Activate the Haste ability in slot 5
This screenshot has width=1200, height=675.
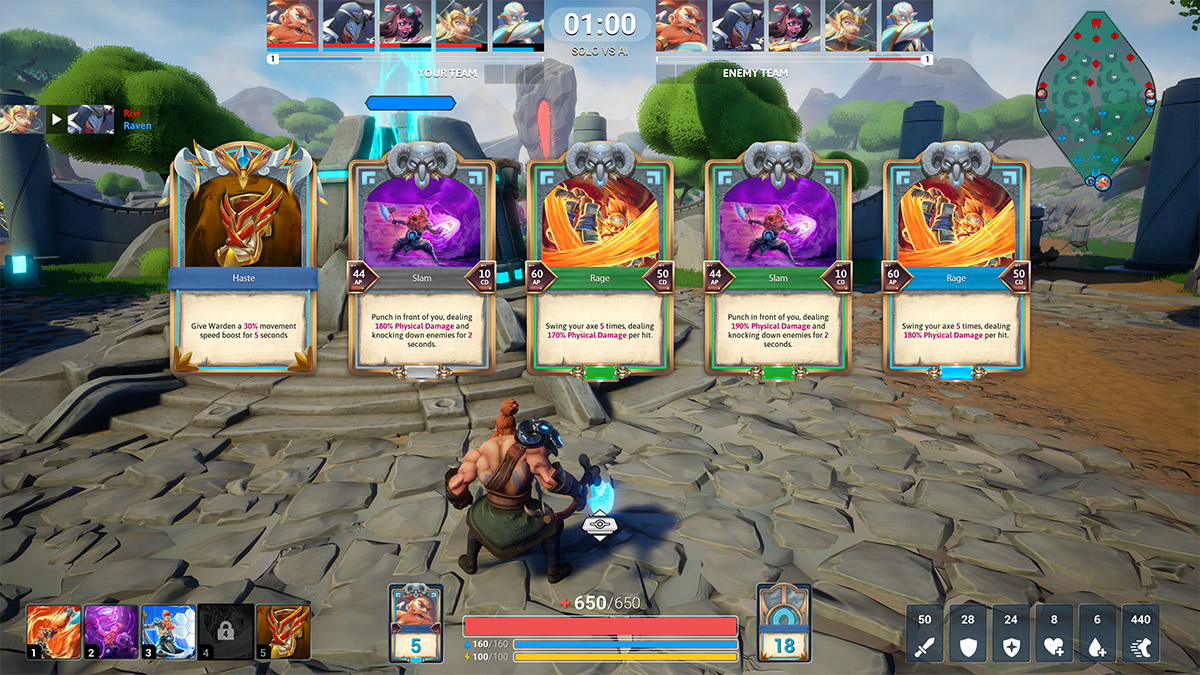(x=283, y=631)
